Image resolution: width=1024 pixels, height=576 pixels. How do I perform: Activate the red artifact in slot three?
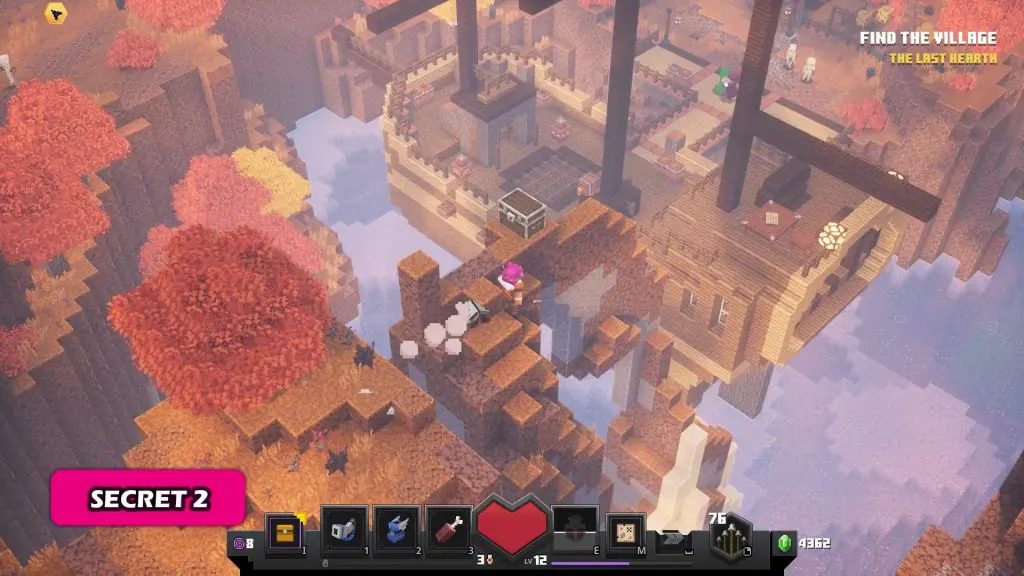448,530
